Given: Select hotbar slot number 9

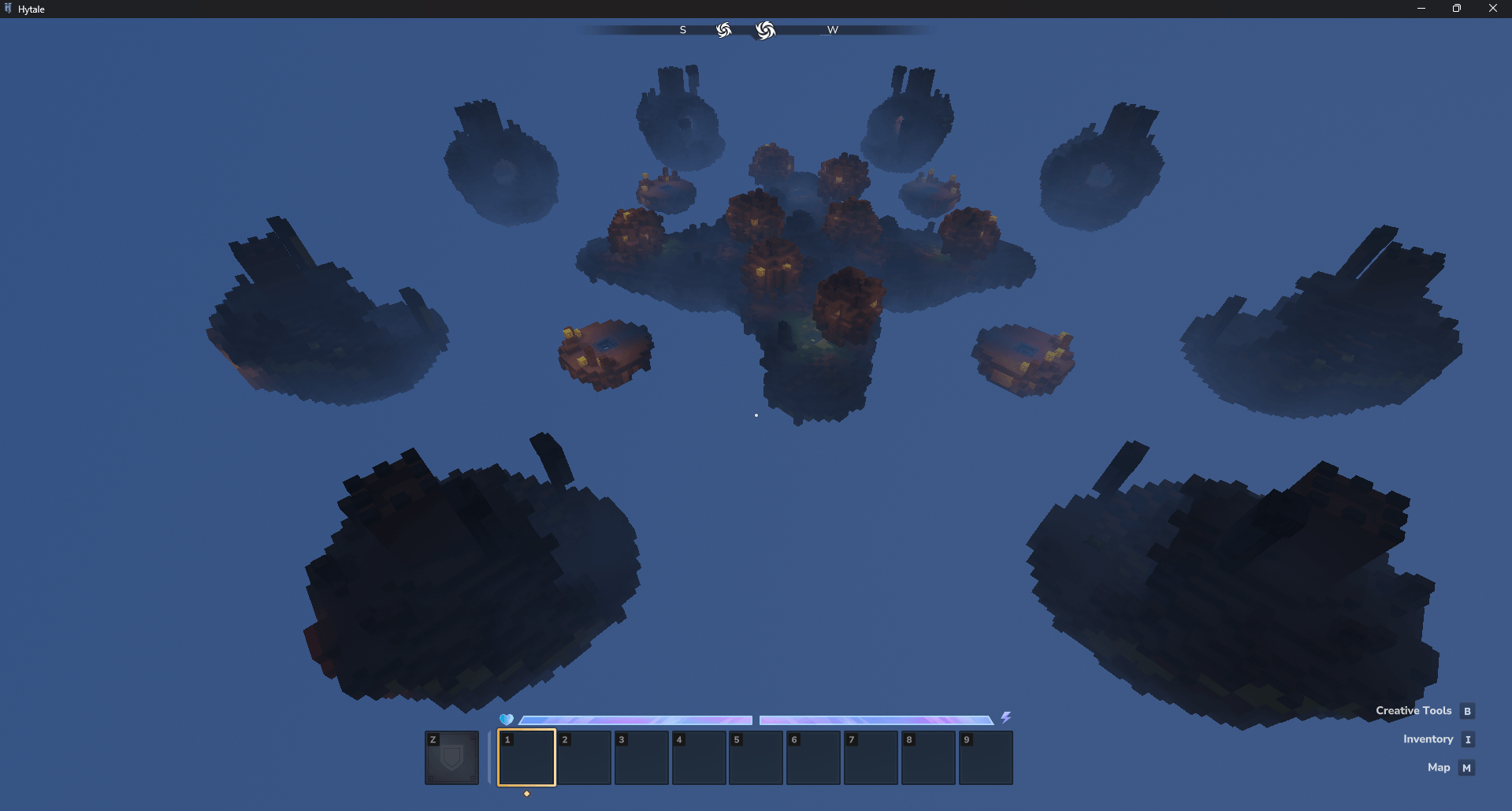Looking at the screenshot, I should click(x=986, y=757).
